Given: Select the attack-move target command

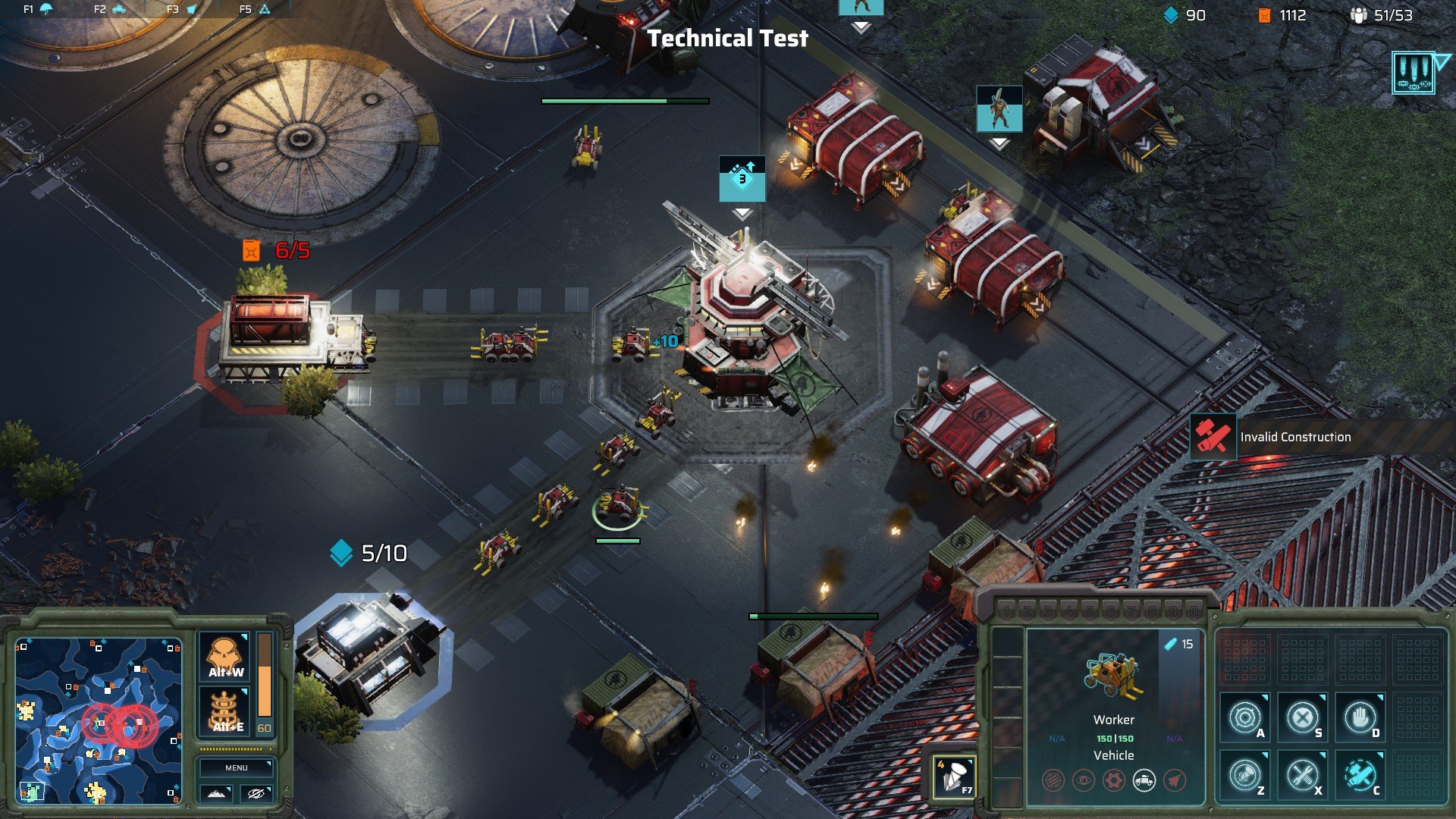Looking at the screenshot, I should (1245, 717).
